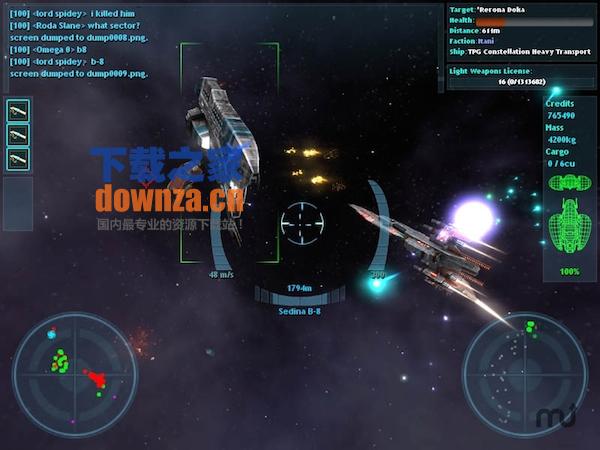Click the chat log message area

80,40
